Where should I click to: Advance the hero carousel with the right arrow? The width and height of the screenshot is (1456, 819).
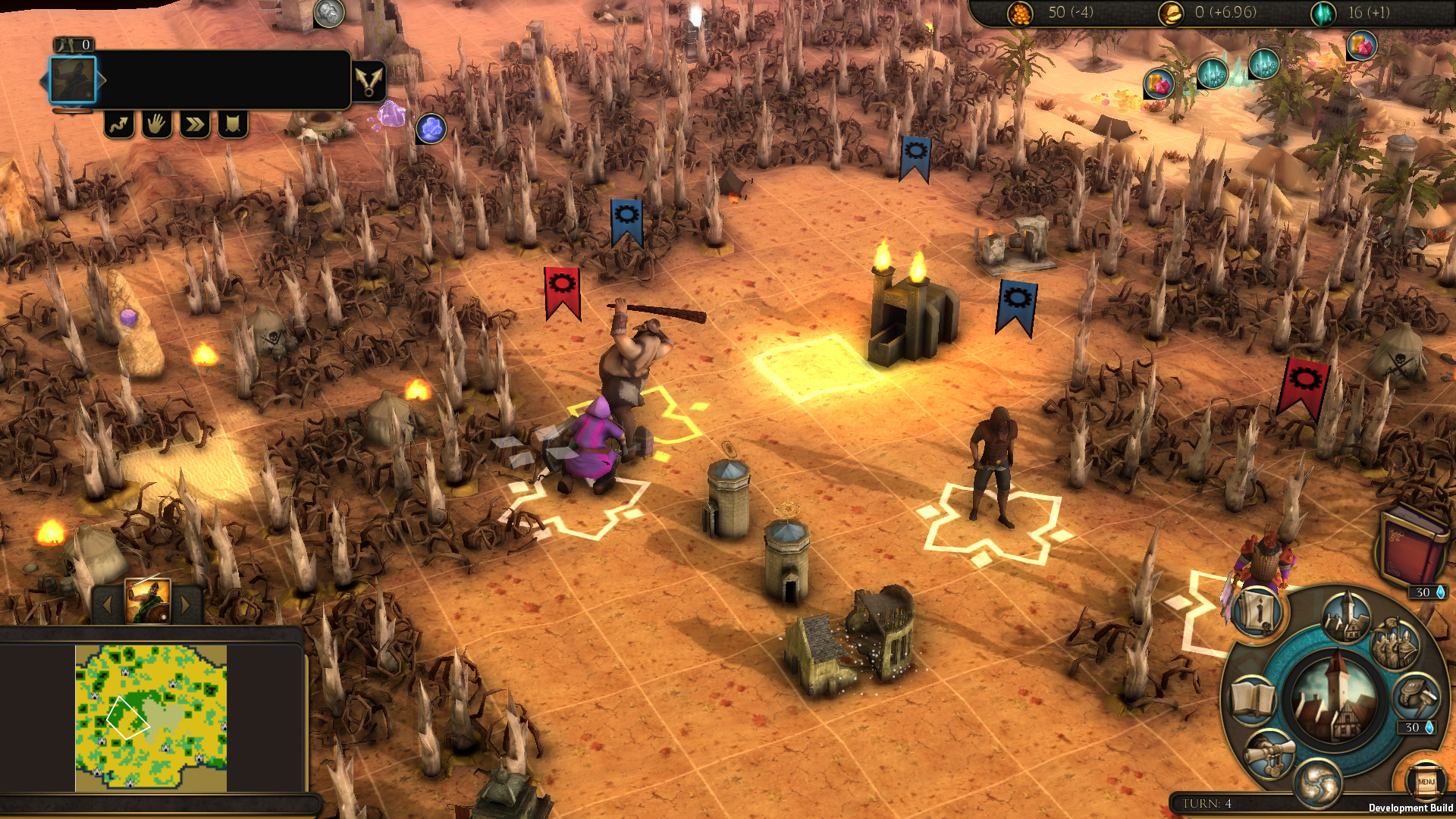187,606
